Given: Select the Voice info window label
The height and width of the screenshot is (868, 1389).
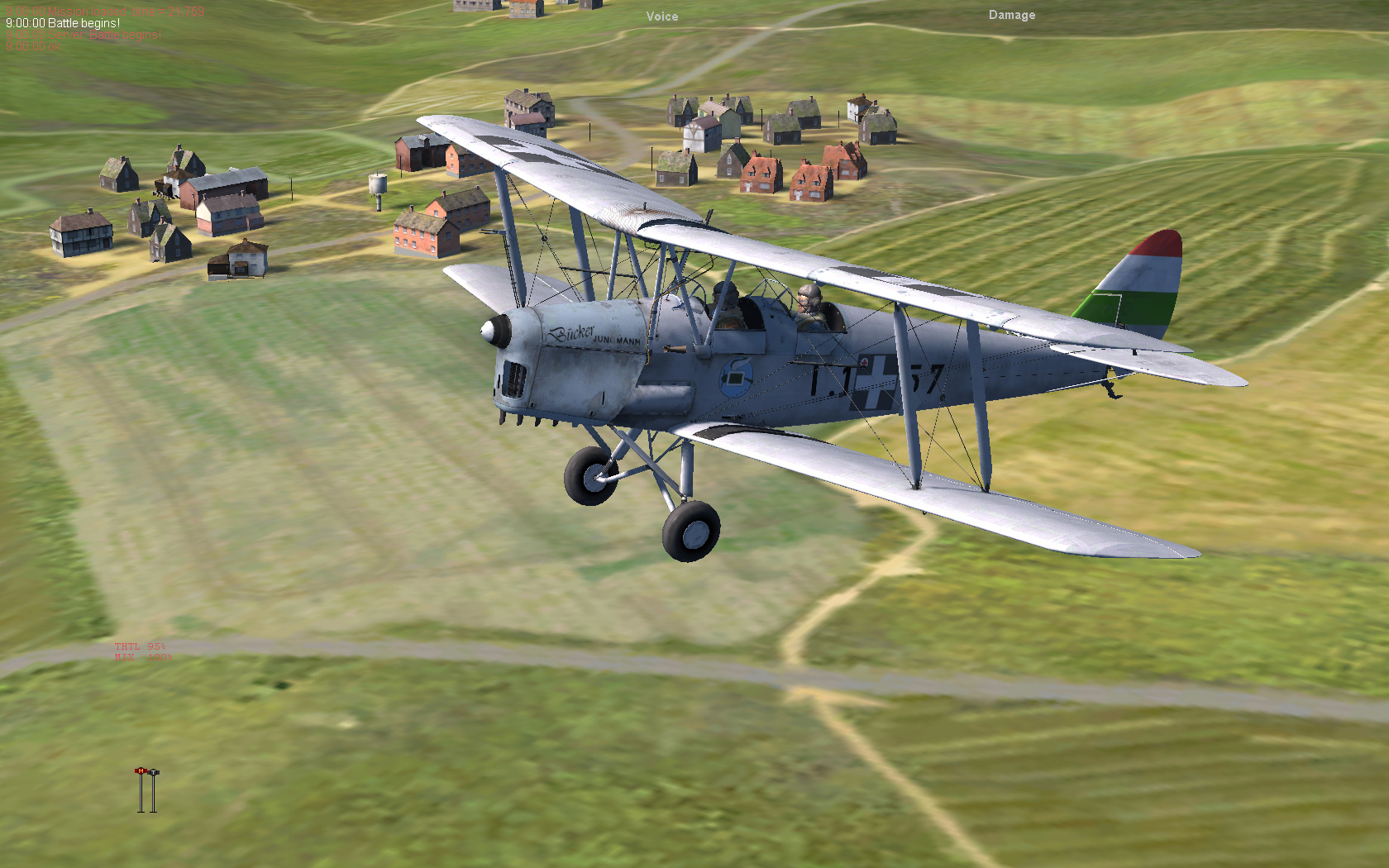Looking at the screenshot, I should (x=662, y=17).
